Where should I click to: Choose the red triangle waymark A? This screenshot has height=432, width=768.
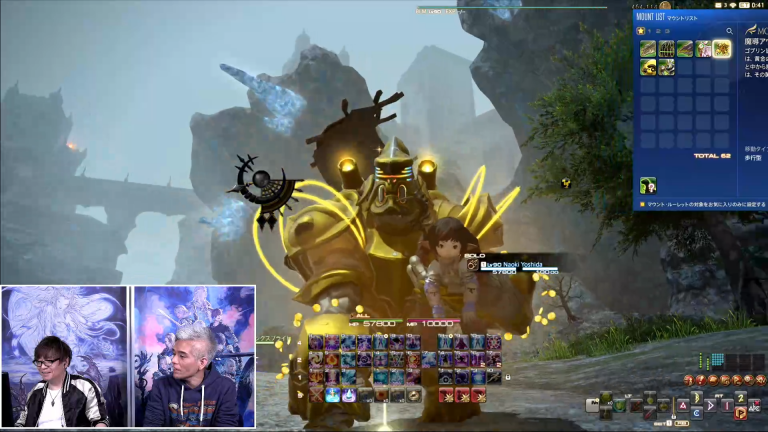pyautogui.click(x=681, y=405)
